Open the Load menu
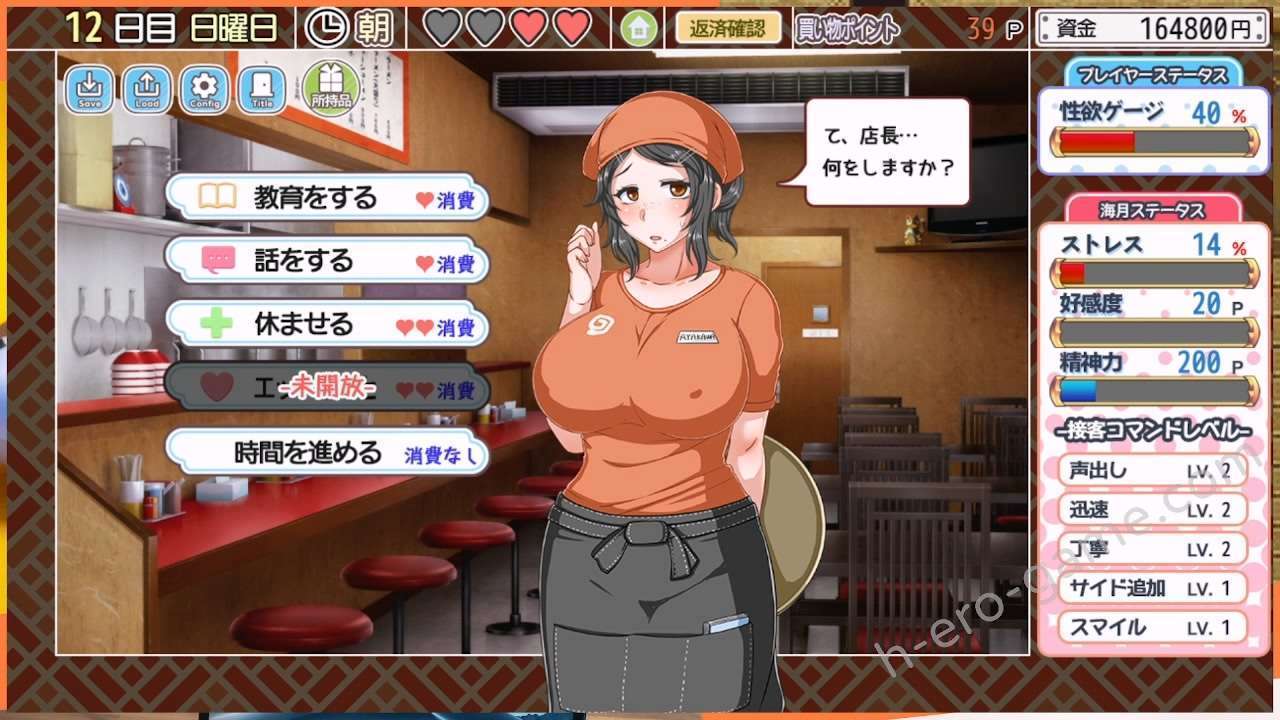The height and width of the screenshot is (720, 1280). [147, 90]
